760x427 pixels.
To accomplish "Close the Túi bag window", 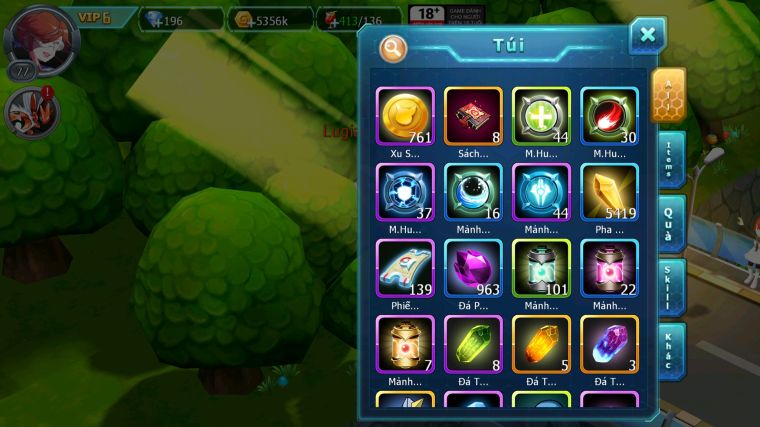I will 647,36.
